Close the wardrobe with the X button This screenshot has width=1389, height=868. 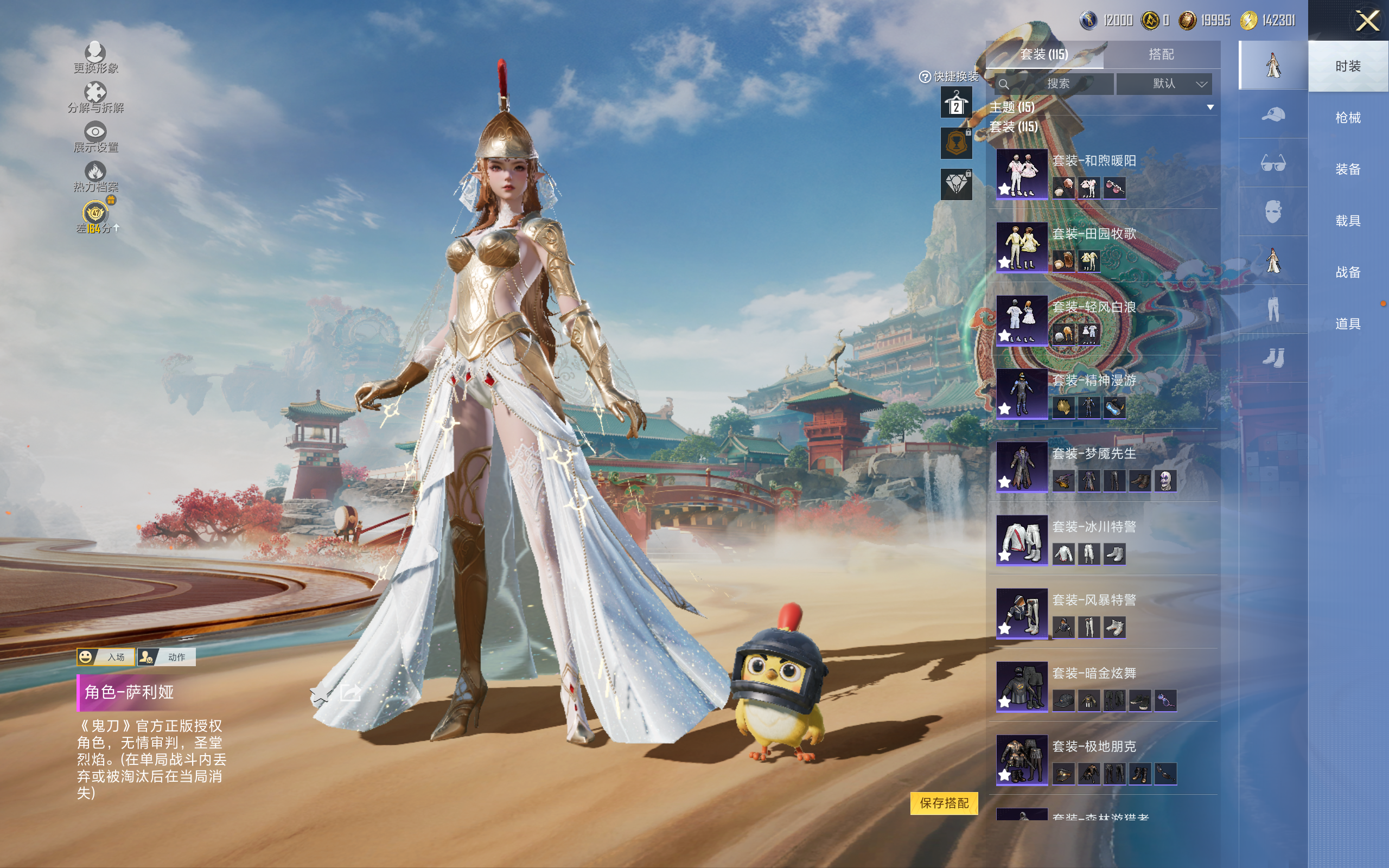[x=1367, y=21]
